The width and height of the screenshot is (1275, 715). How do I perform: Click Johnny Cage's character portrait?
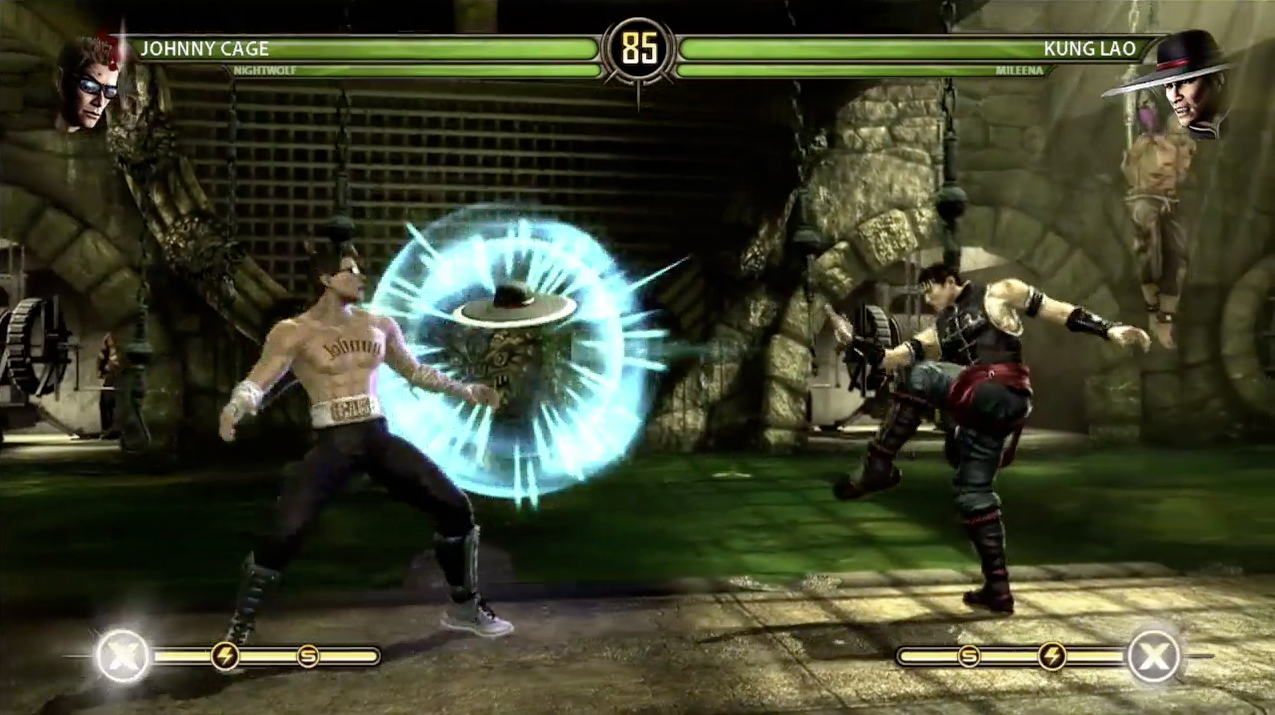pos(88,85)
